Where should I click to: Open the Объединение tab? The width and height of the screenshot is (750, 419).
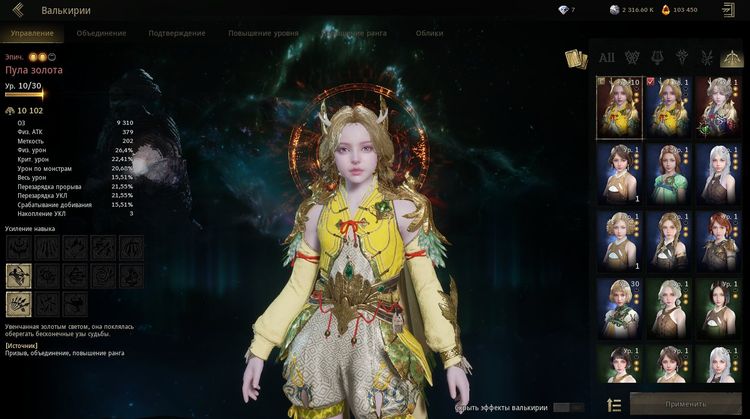pos(101,33)
